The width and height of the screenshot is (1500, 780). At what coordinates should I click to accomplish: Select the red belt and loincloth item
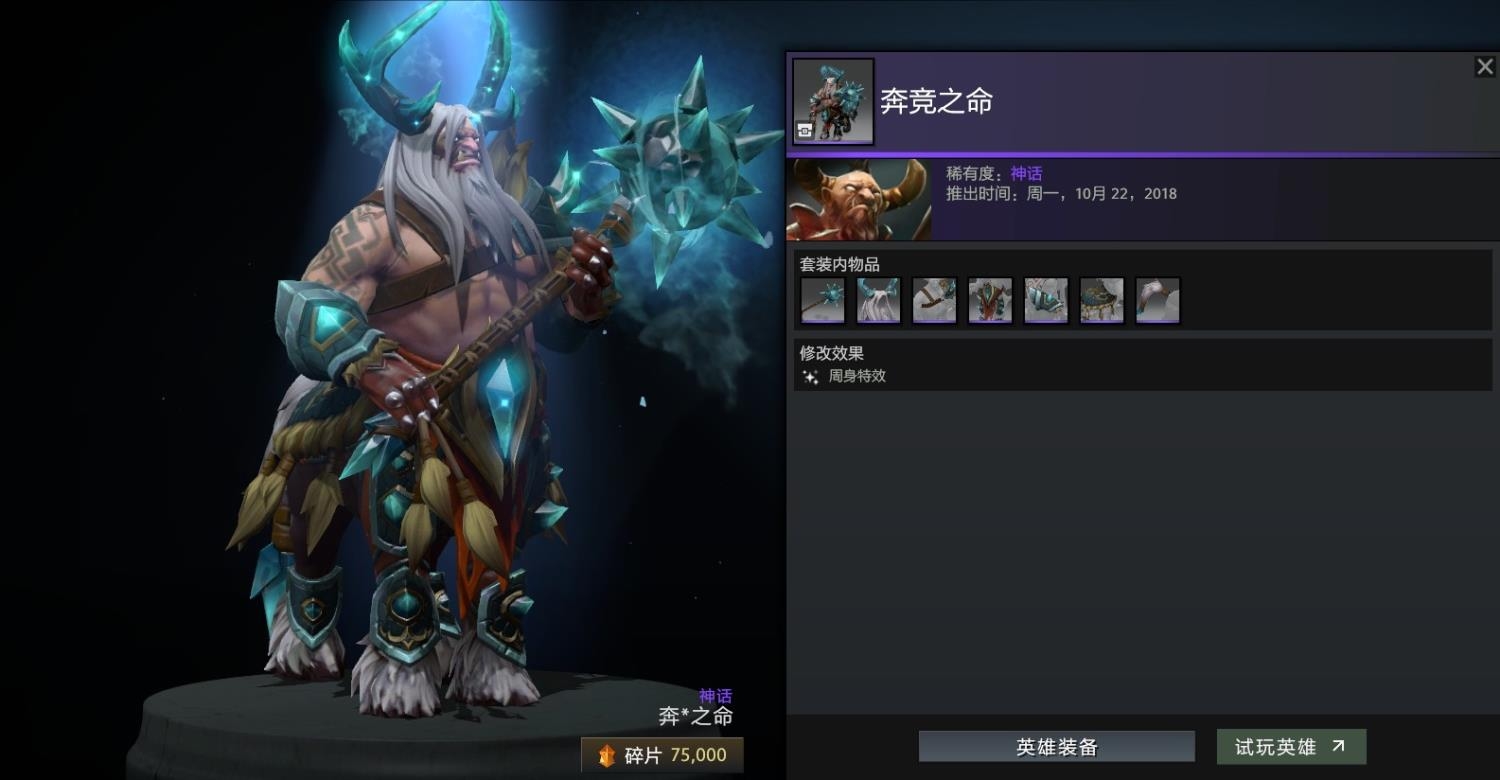(990, 300)
